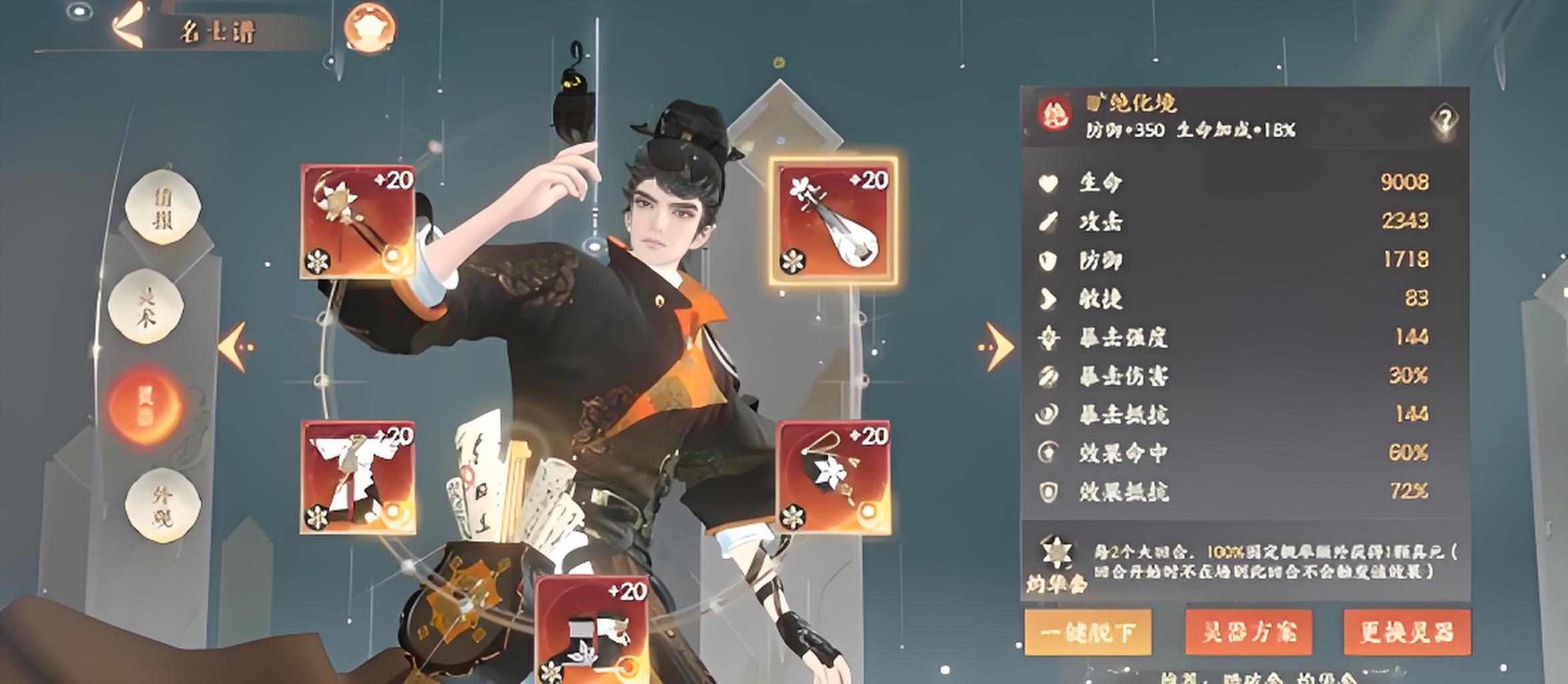Image resolution: width=1568 pixels, height=684 pixels.
Task: Go back from the 名士谱 screen
Action: [x=129, y=27]
